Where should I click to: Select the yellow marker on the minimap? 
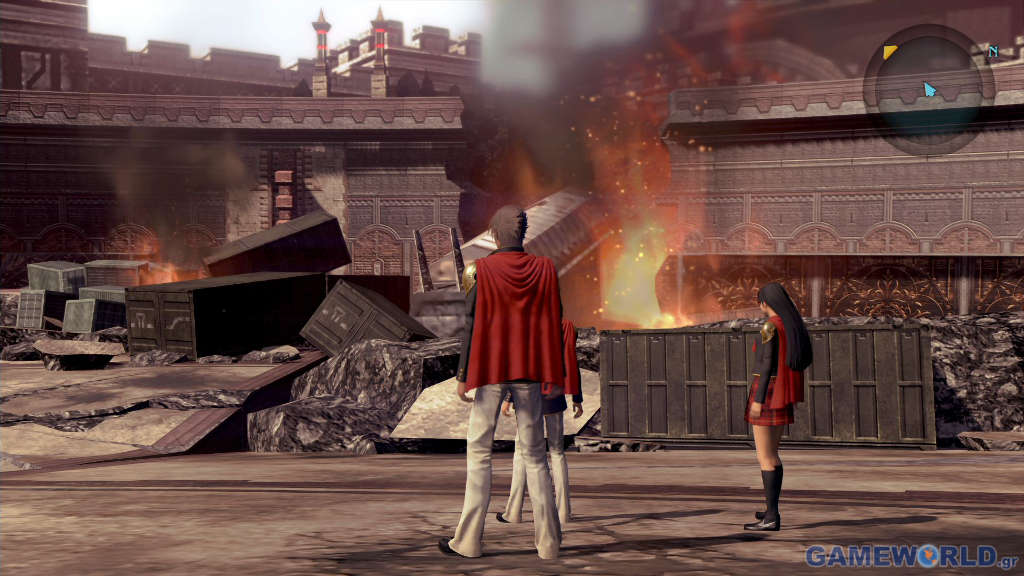[x=889, y=51]
